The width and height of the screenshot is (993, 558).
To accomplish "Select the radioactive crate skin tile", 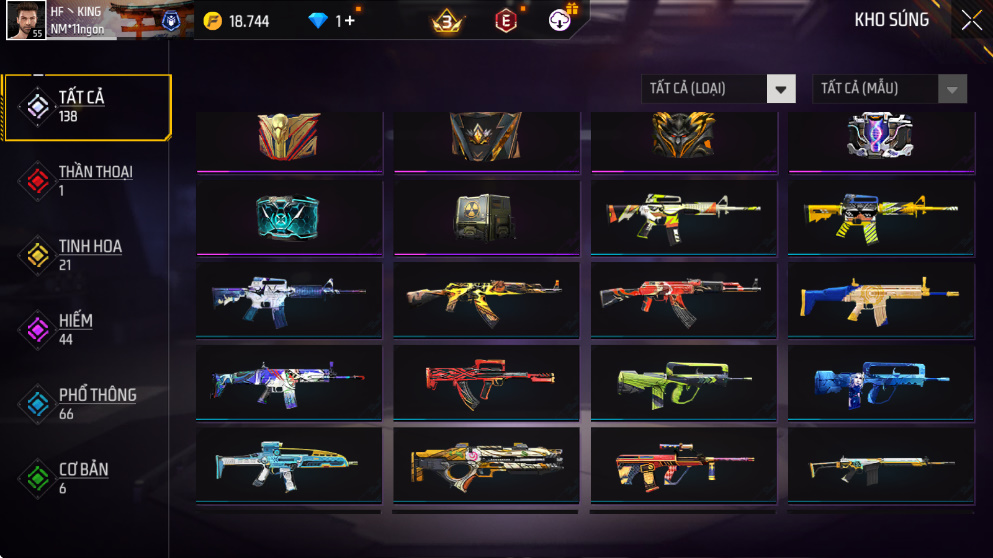I will [486, 216].
